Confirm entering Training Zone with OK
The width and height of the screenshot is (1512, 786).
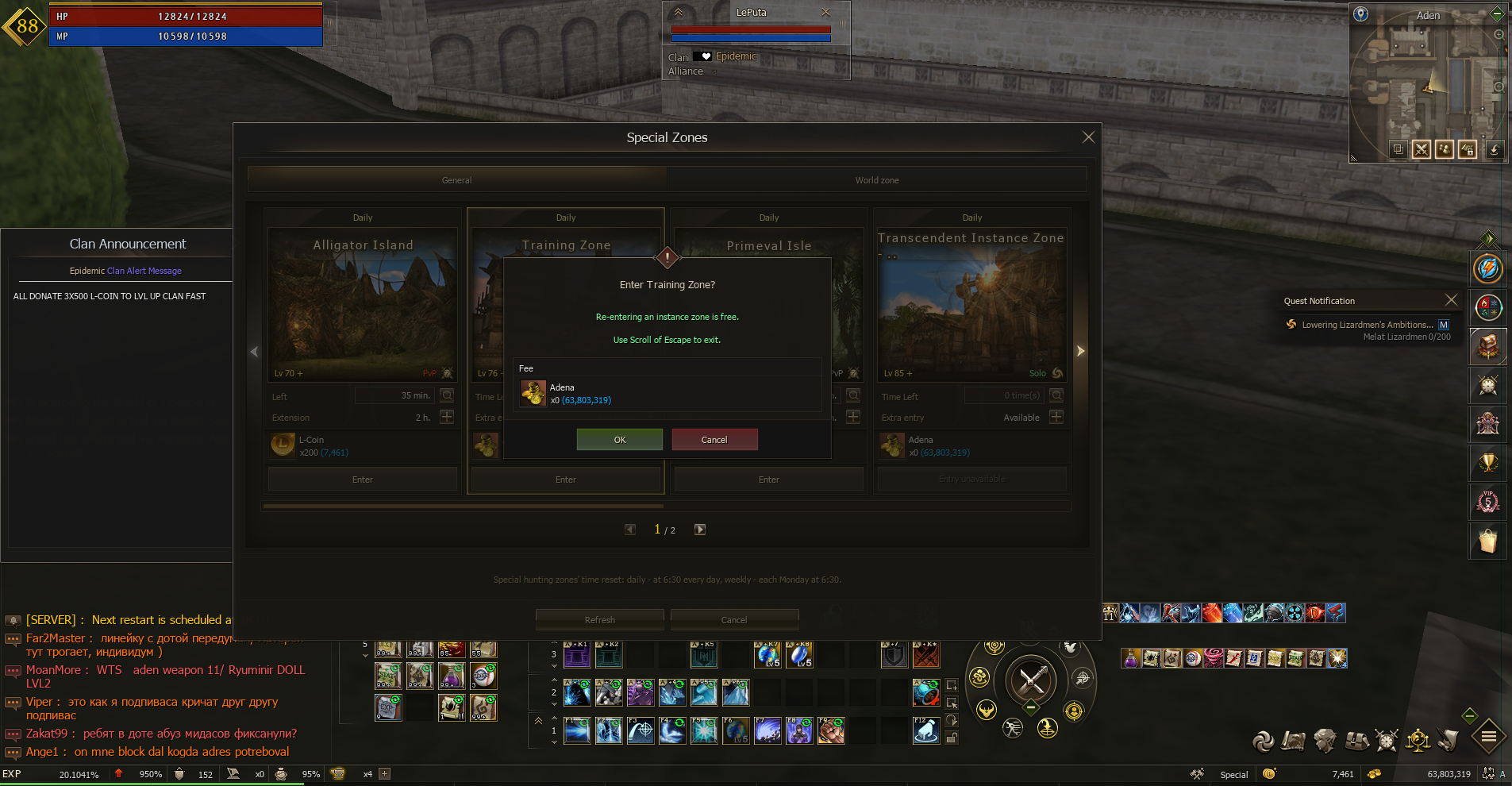click(619, 440)
